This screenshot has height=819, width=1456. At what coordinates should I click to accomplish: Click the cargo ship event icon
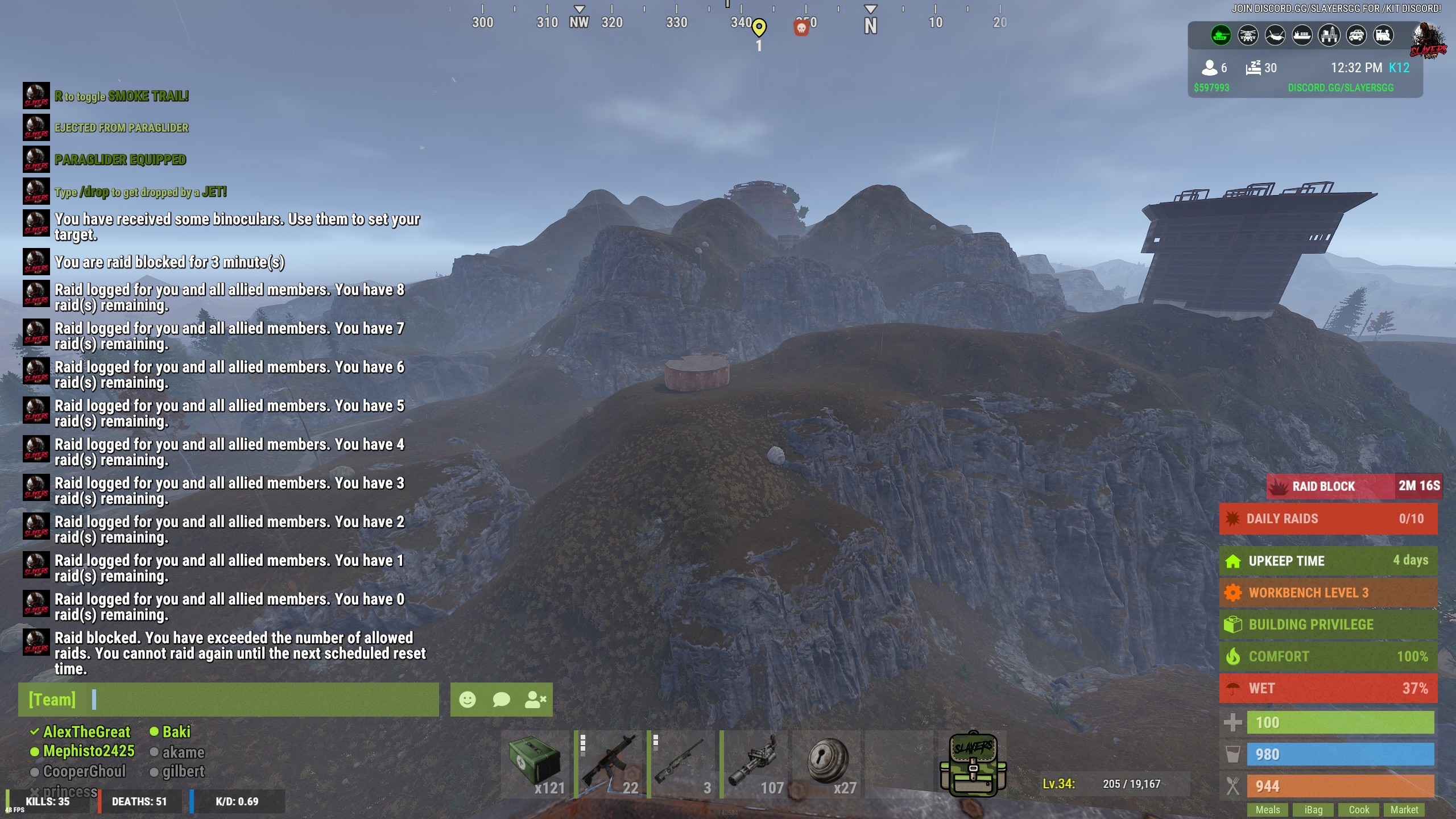pyautogui.click(x=1302, y=36)
